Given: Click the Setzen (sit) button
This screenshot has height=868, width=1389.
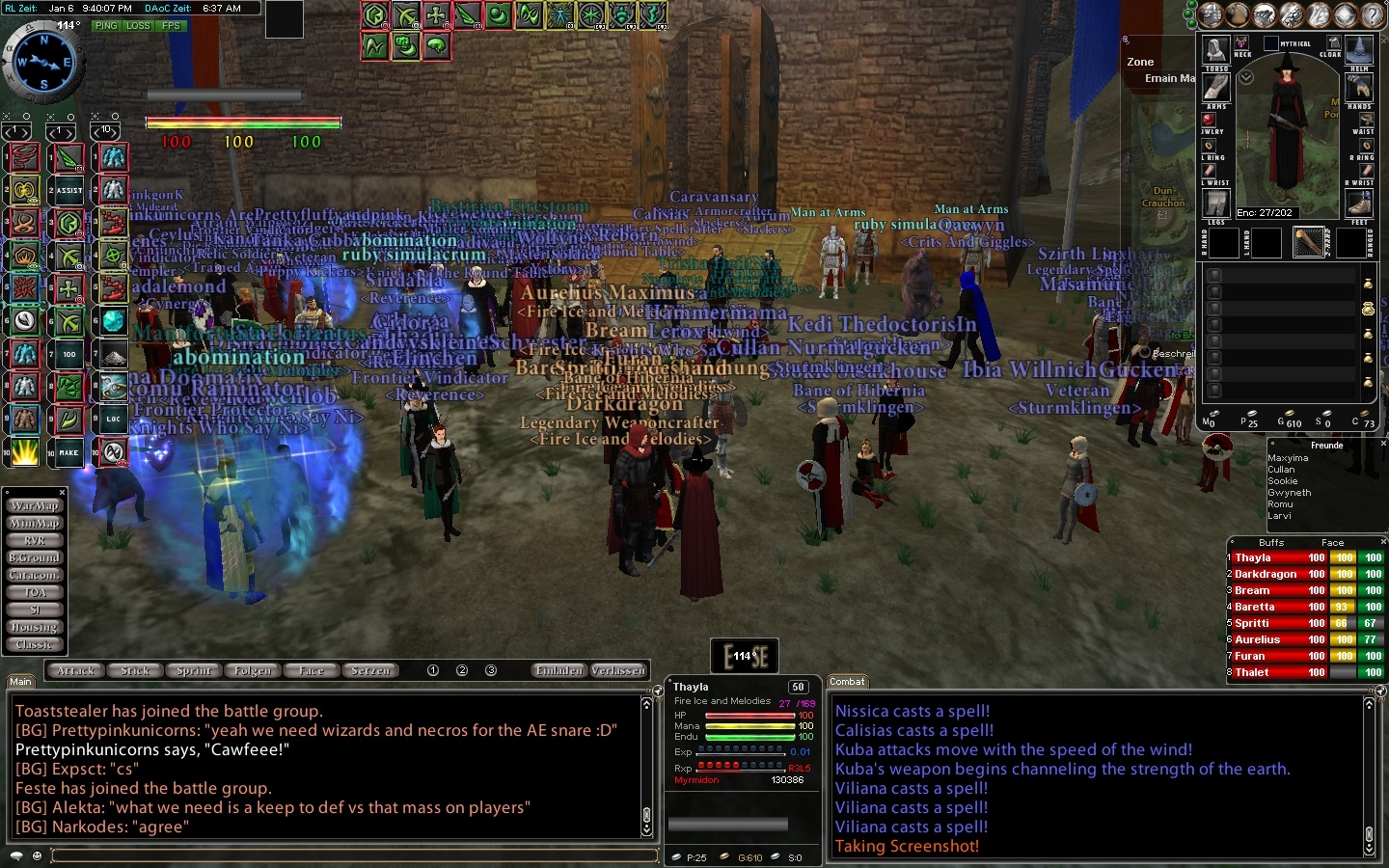Looking at the screenshot, I should click(371, 670).
